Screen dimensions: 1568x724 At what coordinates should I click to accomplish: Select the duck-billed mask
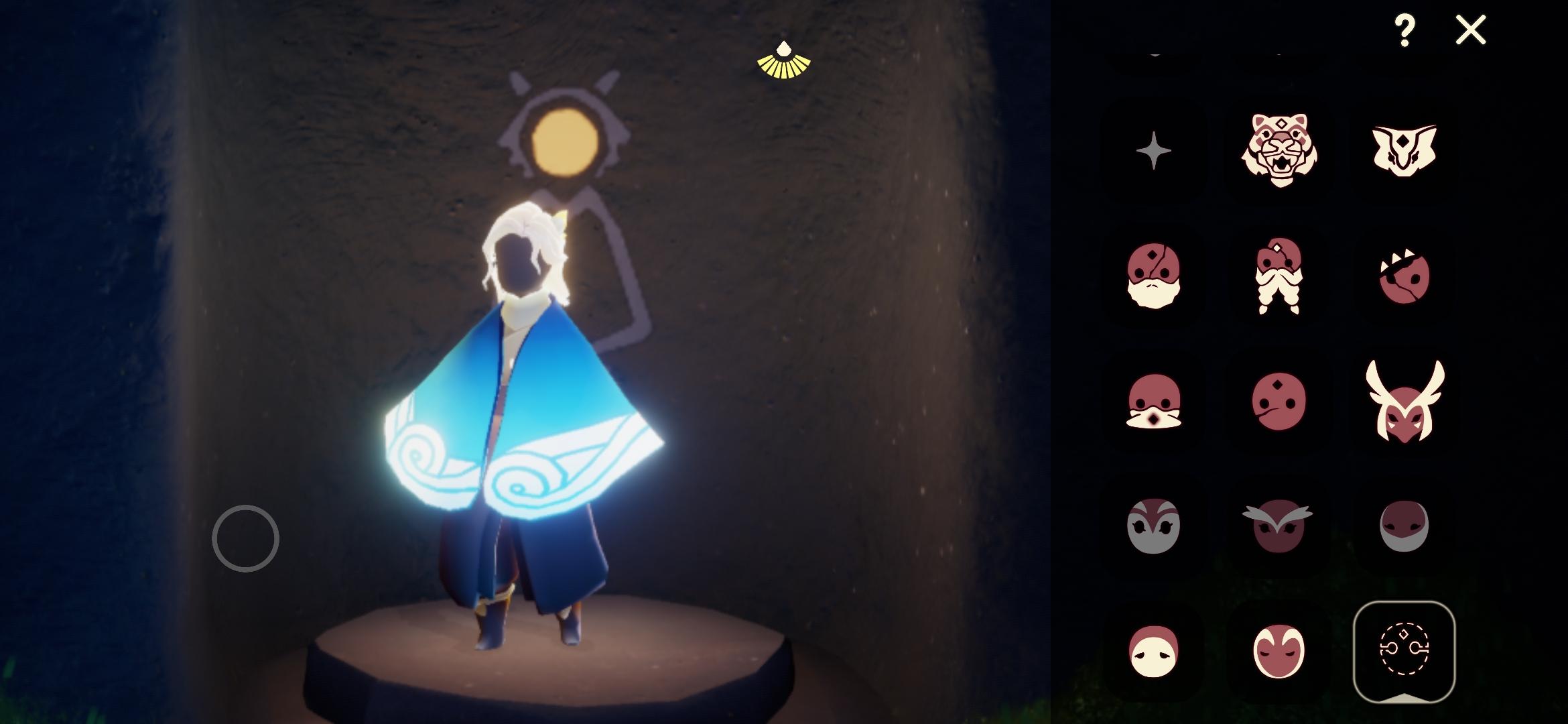1156,402
